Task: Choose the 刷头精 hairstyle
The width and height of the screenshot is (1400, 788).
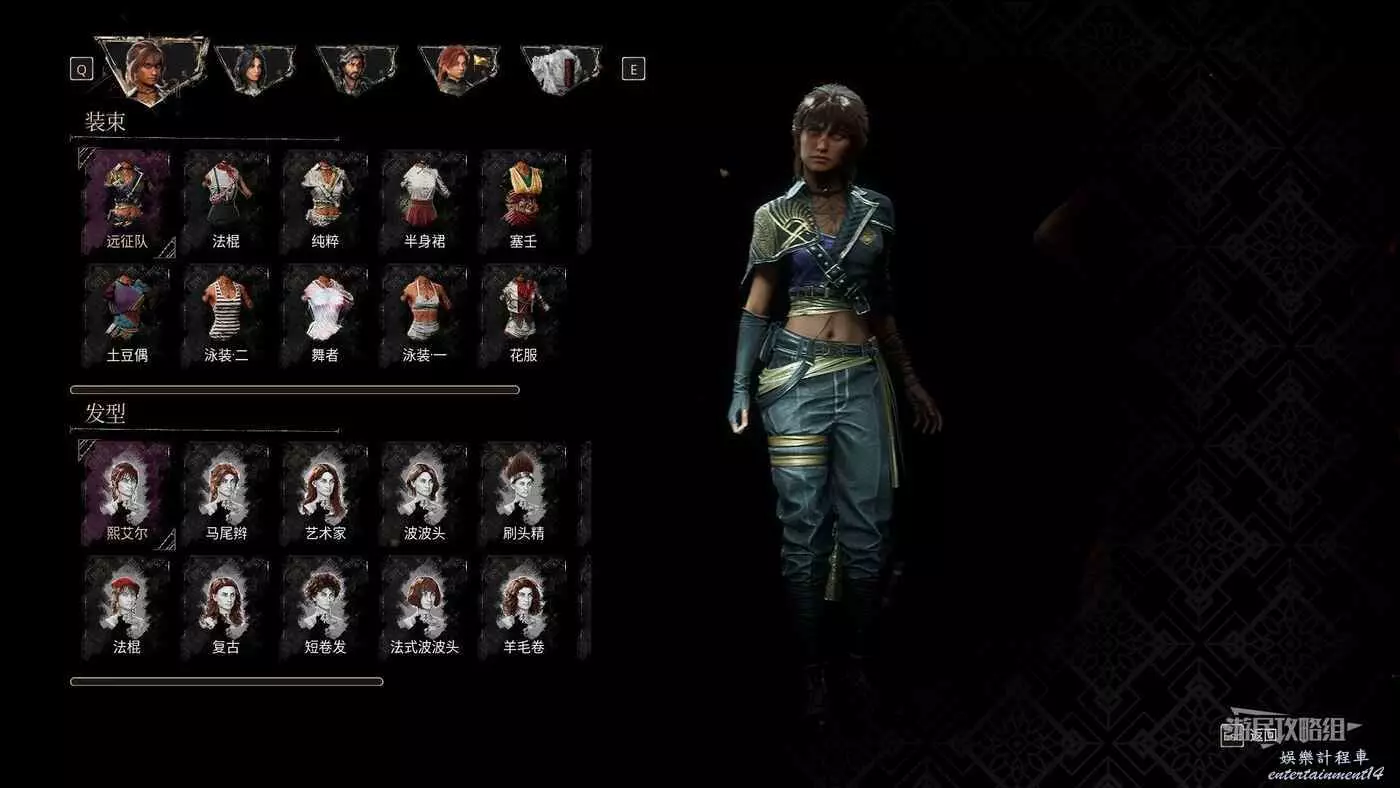Action: (523, 492)
